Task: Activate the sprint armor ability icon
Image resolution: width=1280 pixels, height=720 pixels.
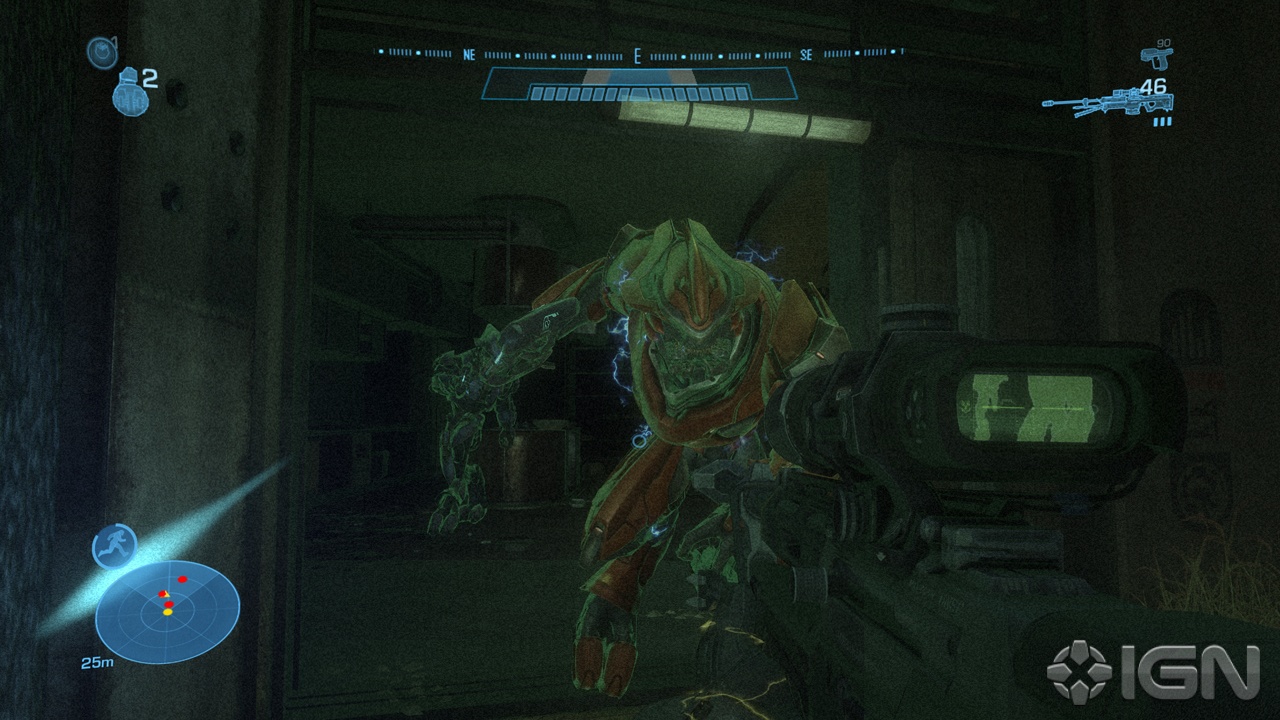Action: [x=114, y=546]
